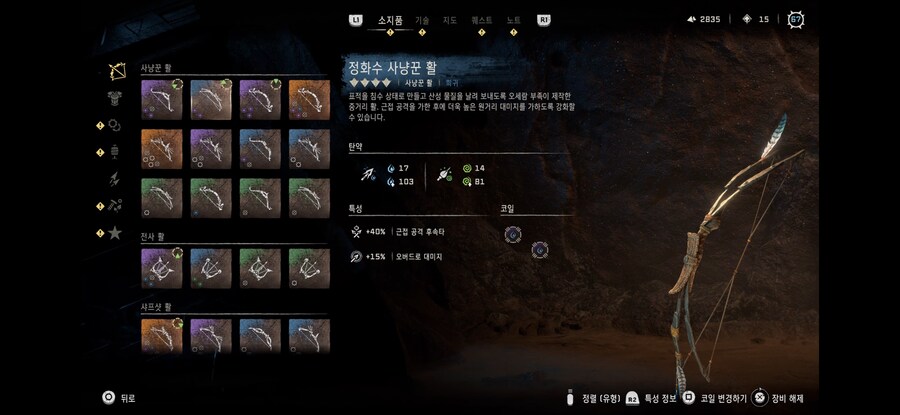The height and width of the screenshot is (415, 900).
Task: Select the lower coil slot under 코일
Action: click(540, 249)
